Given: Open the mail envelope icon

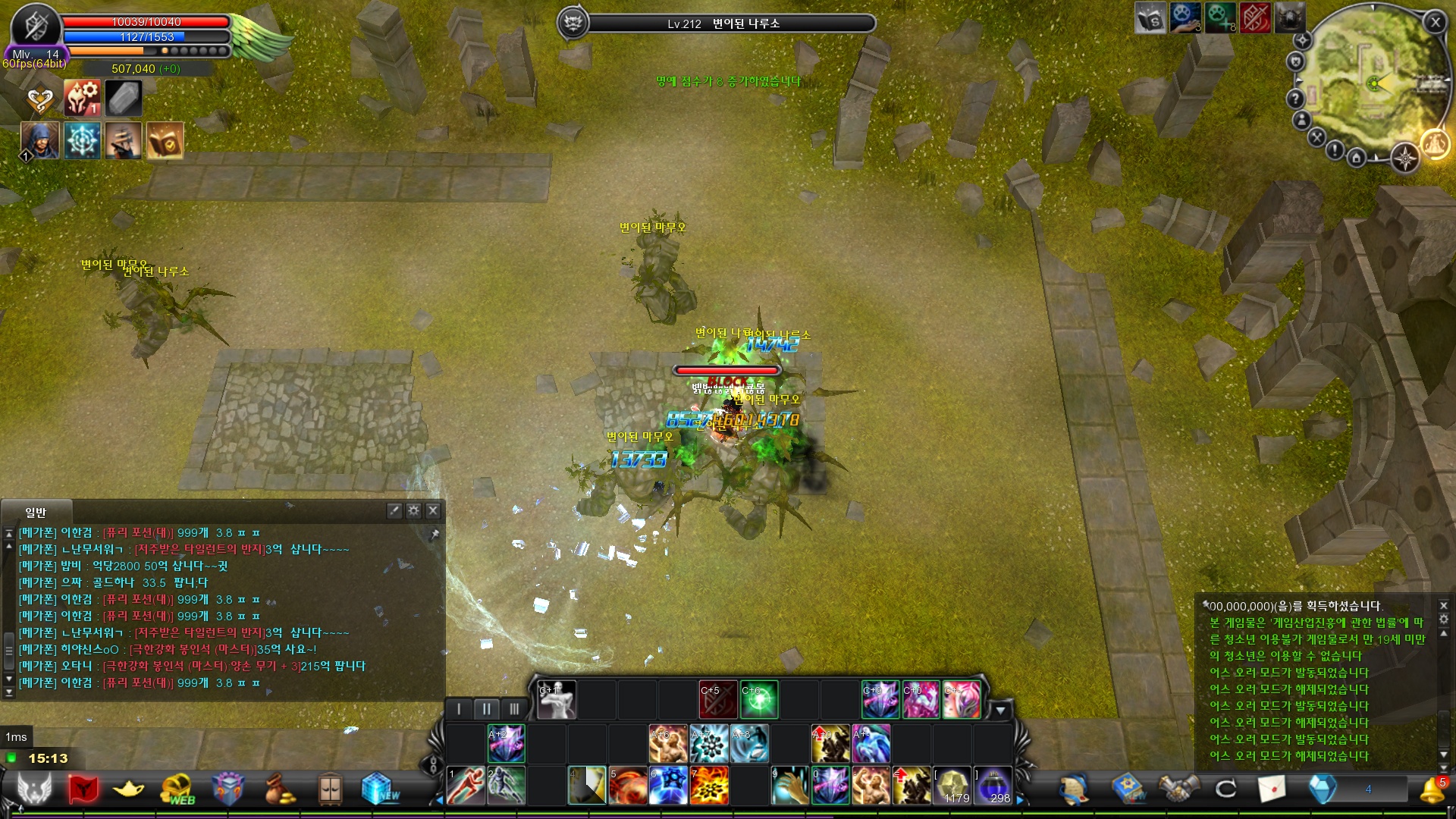Looking at the screenshot, I should [1272, 789].
